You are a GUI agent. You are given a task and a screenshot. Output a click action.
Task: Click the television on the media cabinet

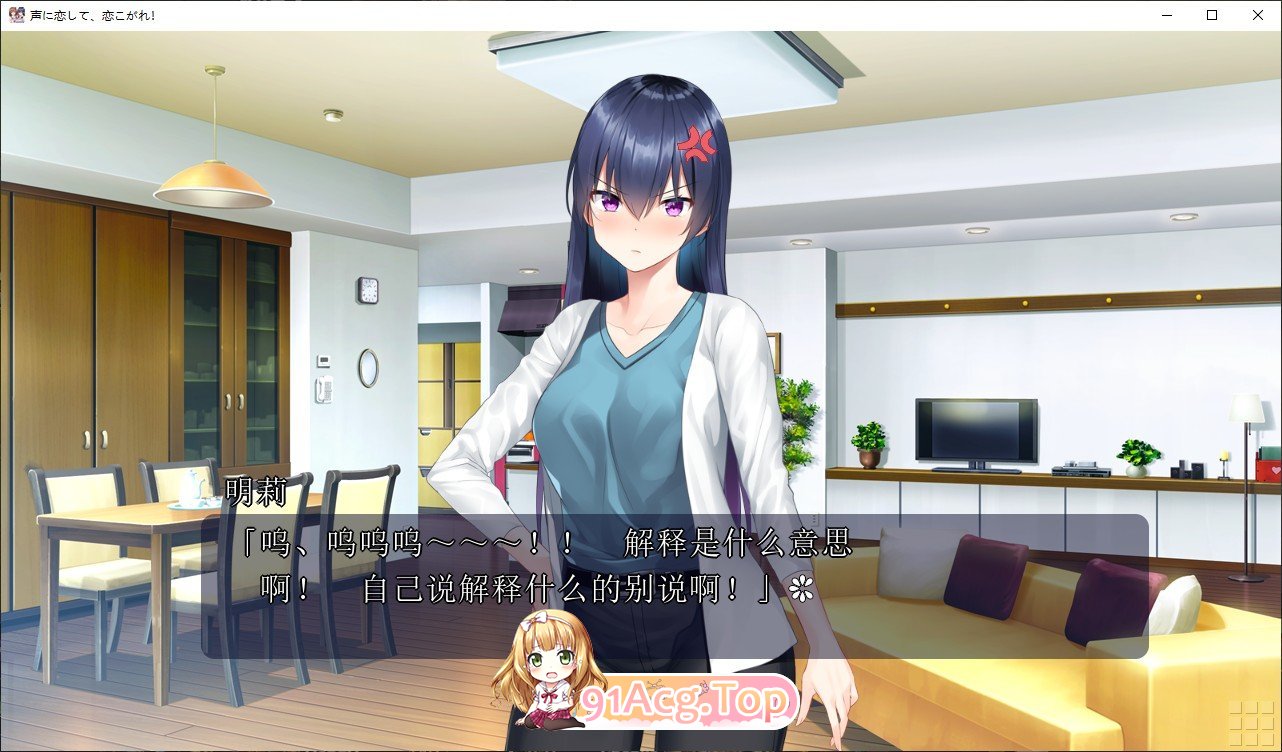click(x=975, y=432)
